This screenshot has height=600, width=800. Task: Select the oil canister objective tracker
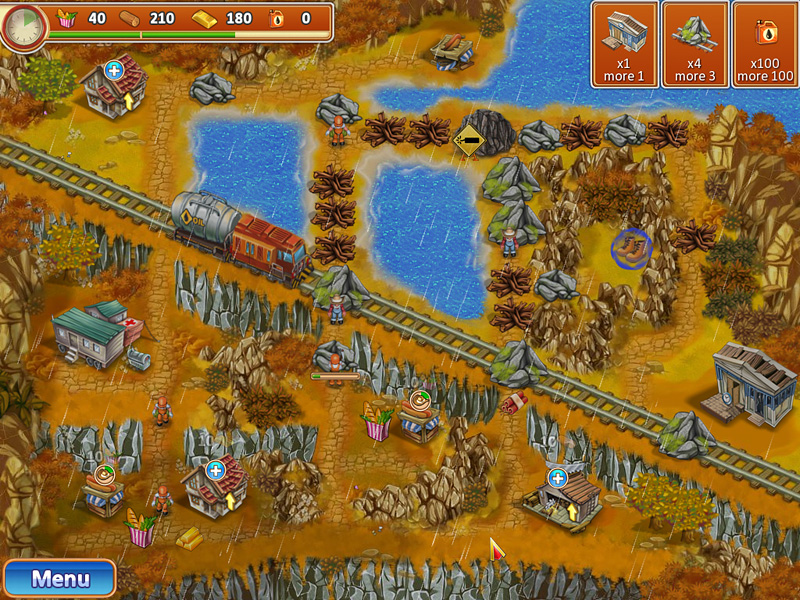(766, 45)
